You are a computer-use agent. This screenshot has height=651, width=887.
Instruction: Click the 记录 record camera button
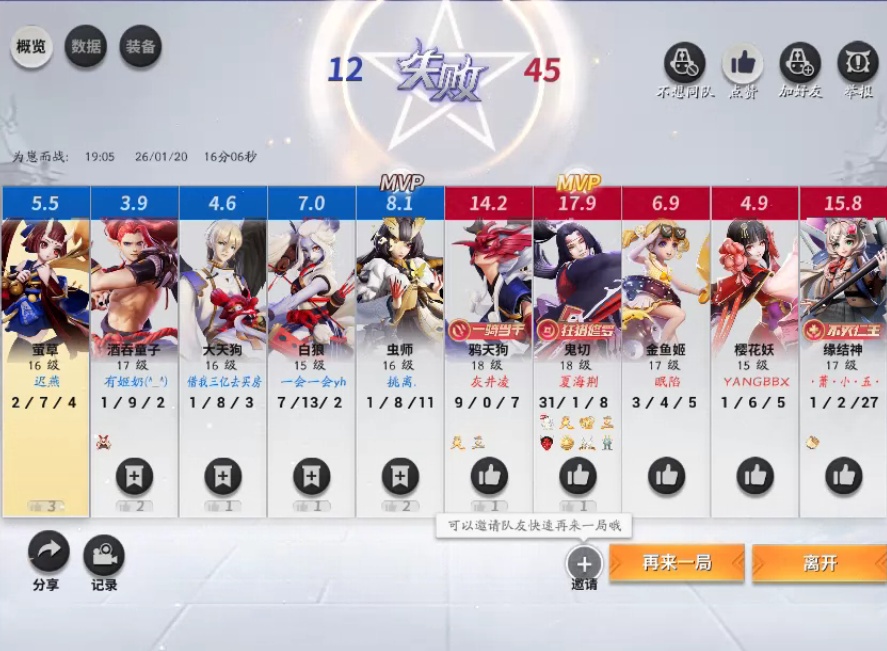pos(104,556)
